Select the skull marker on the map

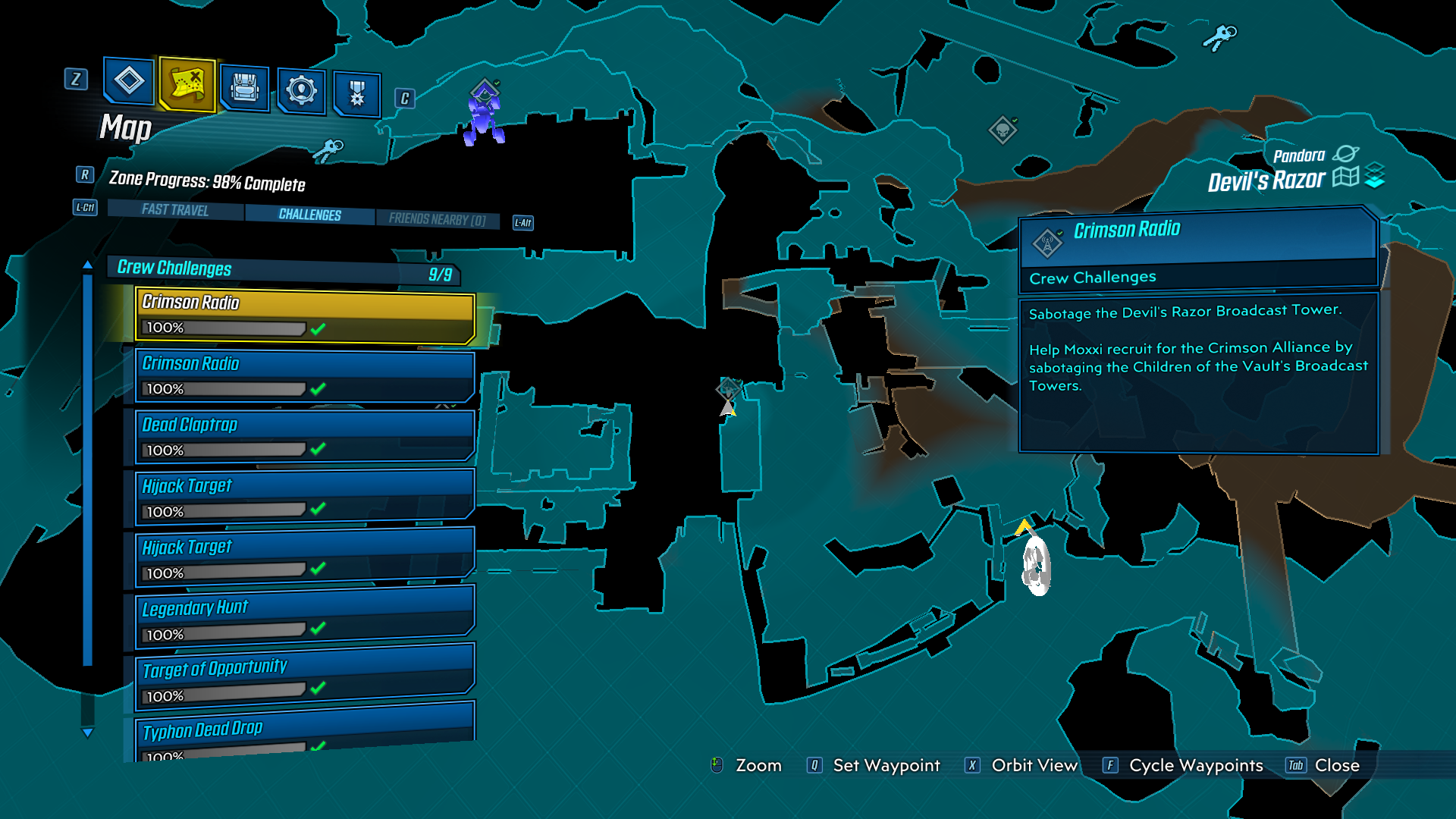[1003, 130]
